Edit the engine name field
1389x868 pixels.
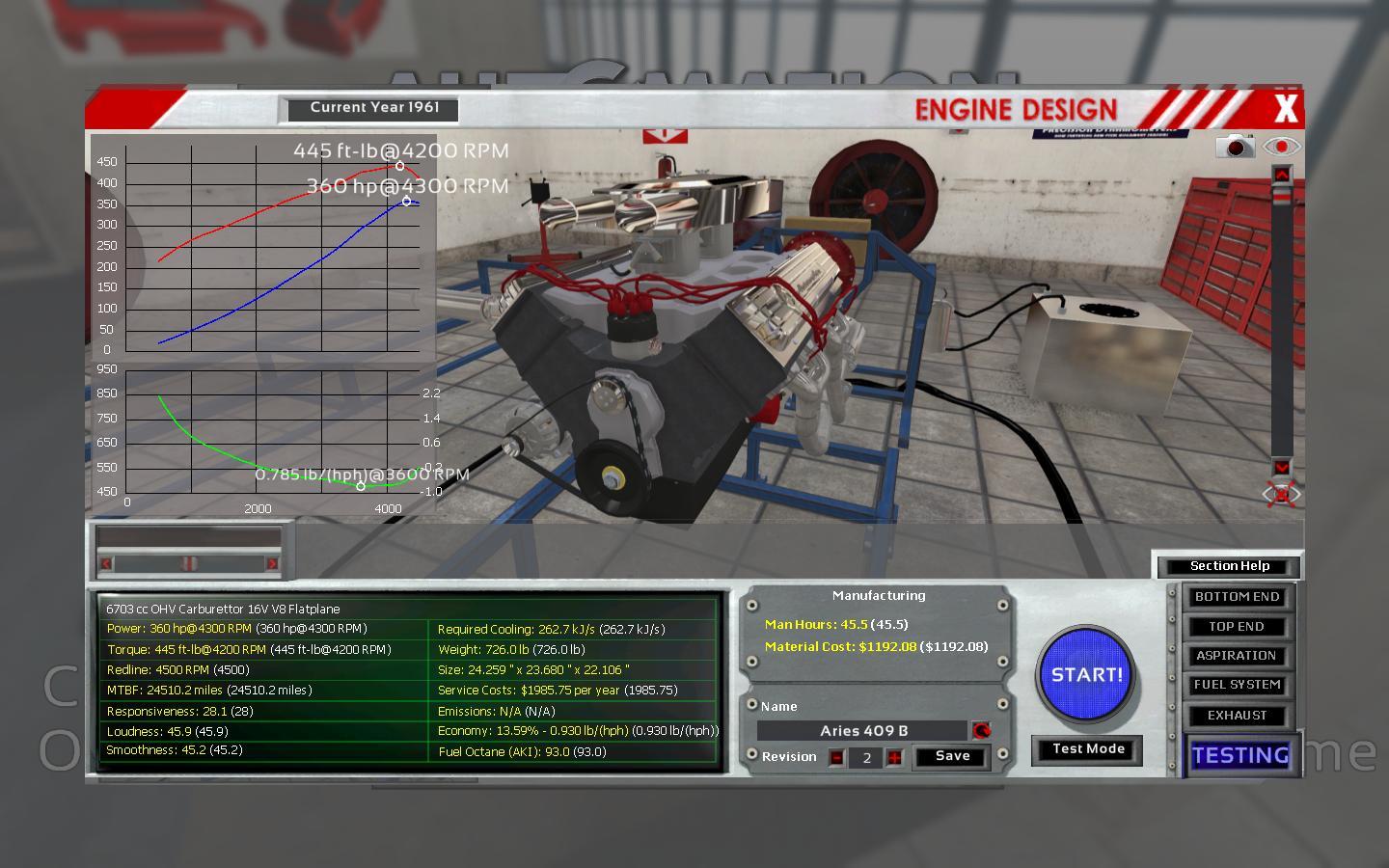(x=862, y=731)
